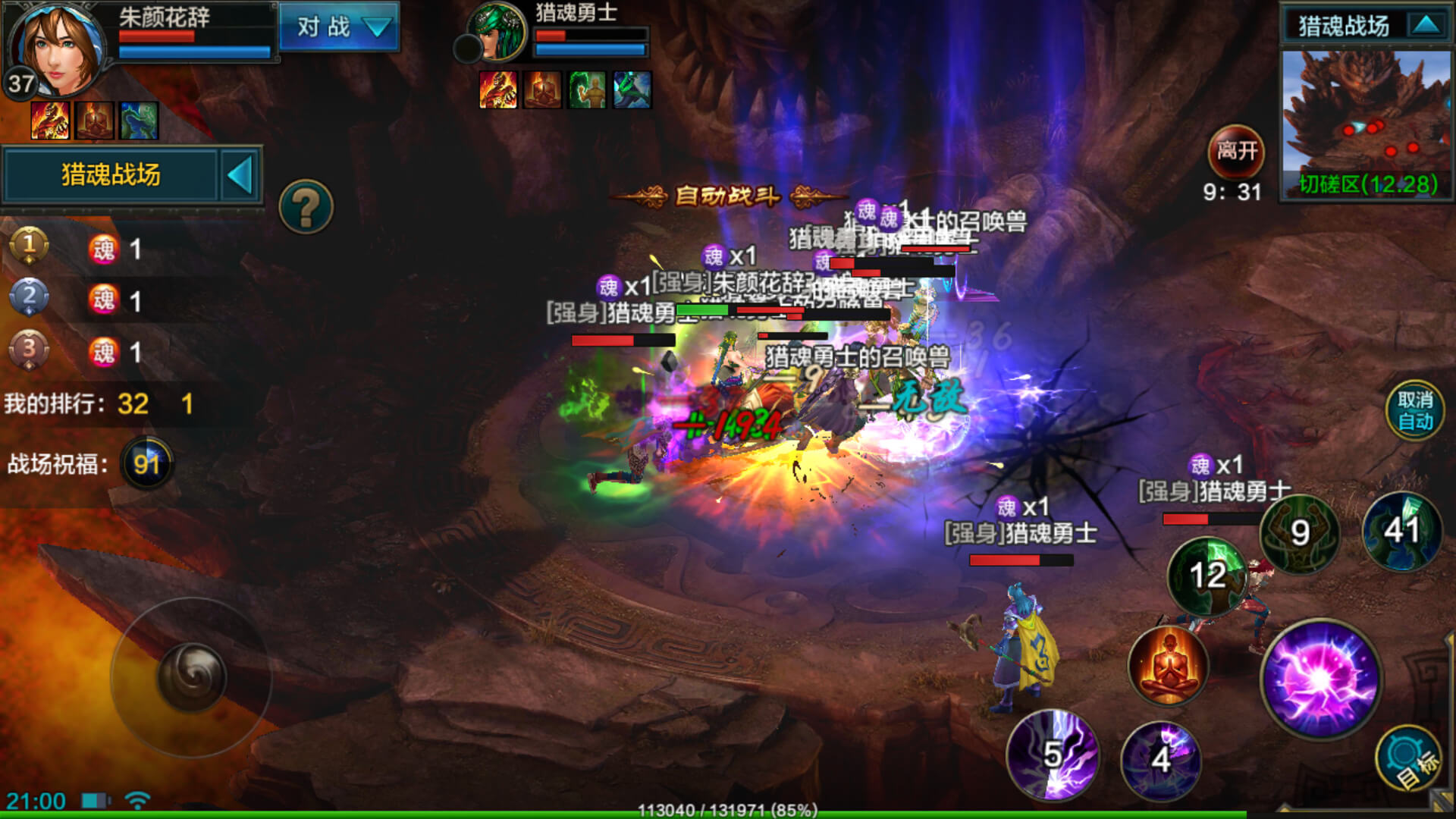Open the question mark help button
The height and width of the screenshot is (819, 1456).
(306, 206)
